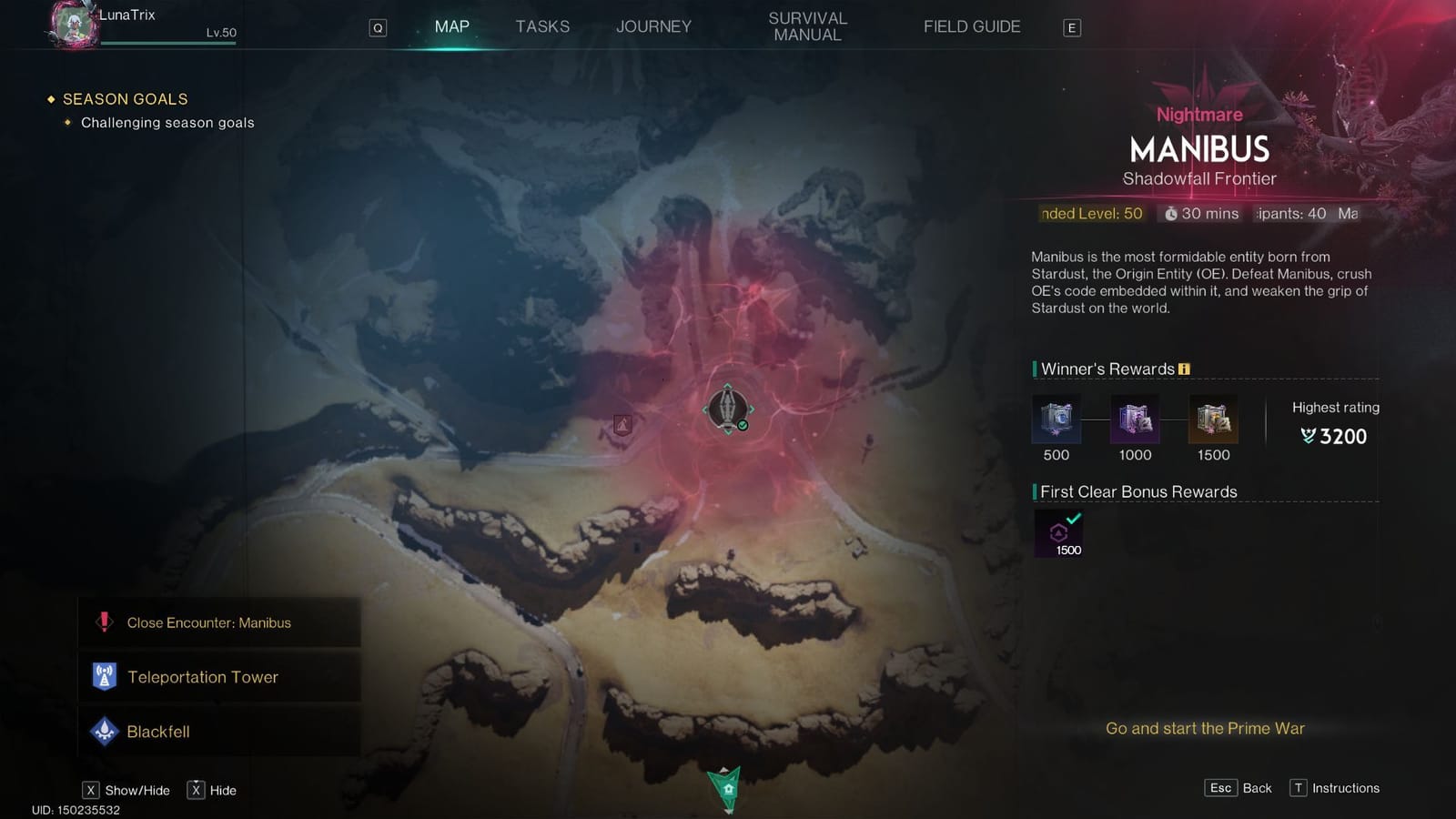Switch to the Tasks tab
The height and width of the screenshot is (819, 1456).
click(542, 26)
